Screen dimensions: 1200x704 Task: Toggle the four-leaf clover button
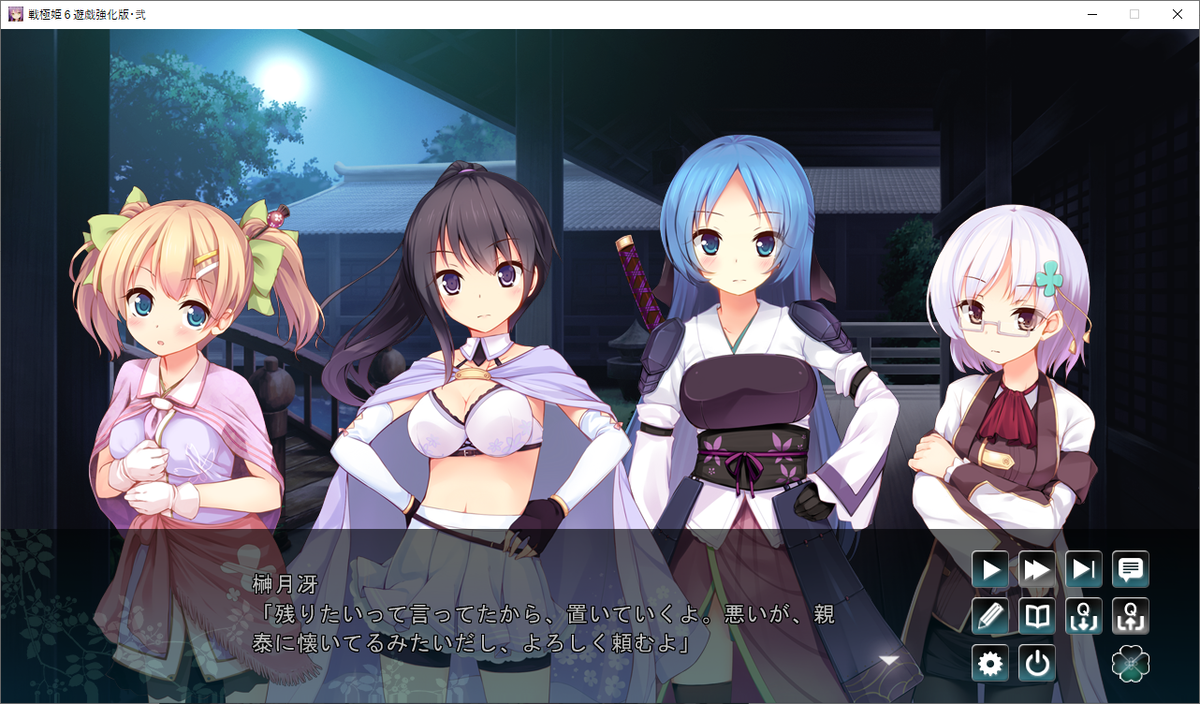coord(1131,663)
